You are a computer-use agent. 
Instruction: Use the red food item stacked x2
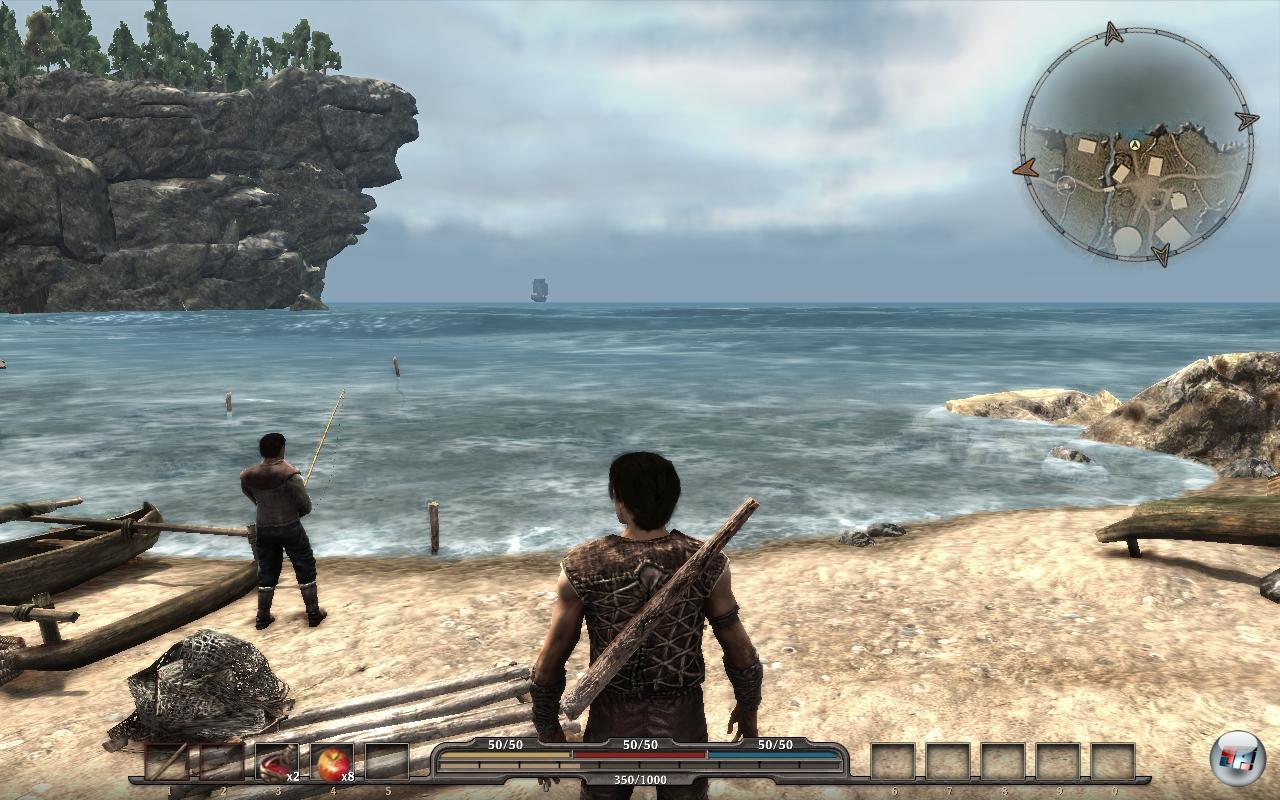tap(277, 763)
